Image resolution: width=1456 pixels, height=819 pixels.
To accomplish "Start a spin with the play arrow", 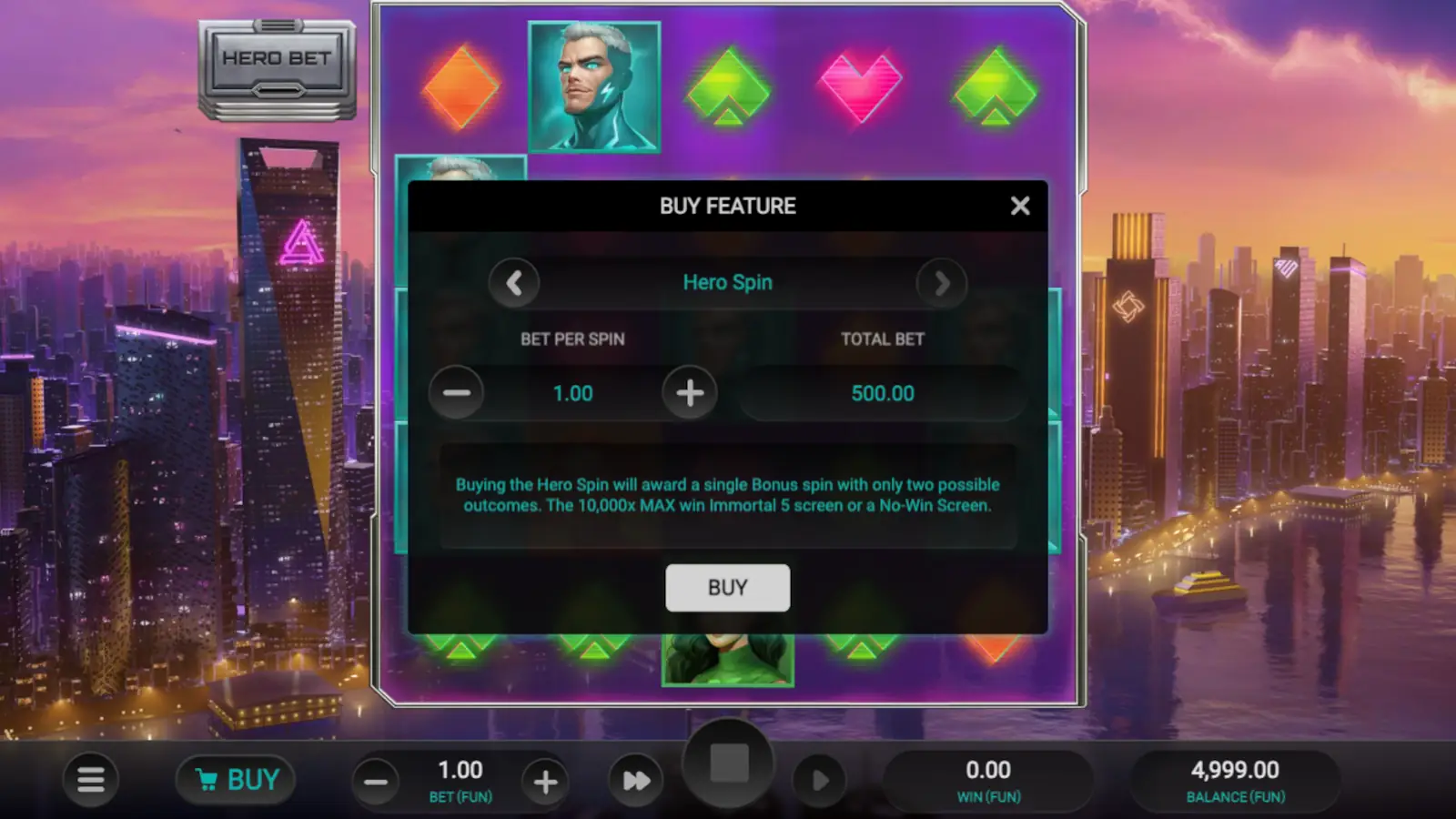I will click(x=817, y=779).
